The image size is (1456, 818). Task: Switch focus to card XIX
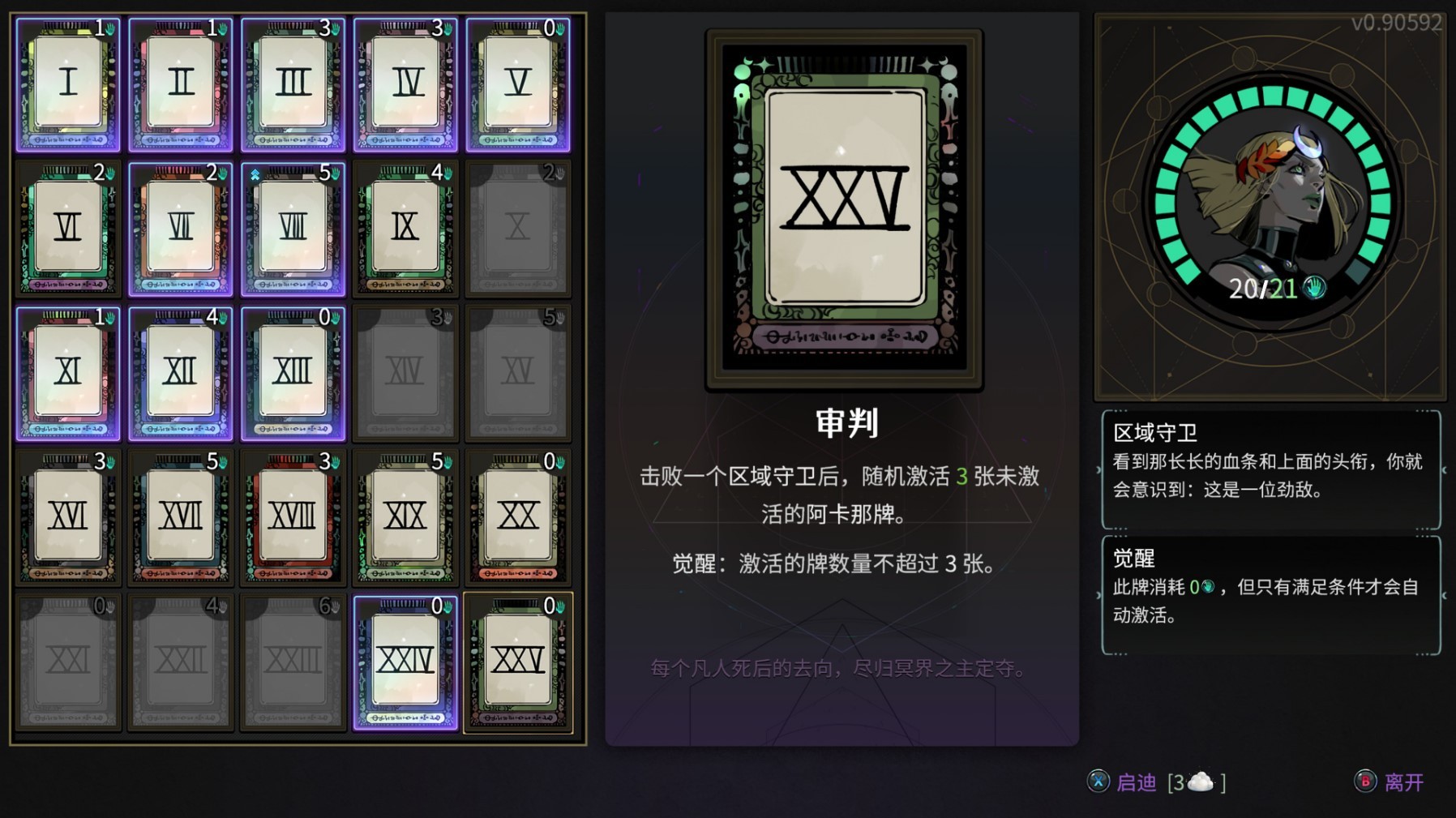[406, 519]
